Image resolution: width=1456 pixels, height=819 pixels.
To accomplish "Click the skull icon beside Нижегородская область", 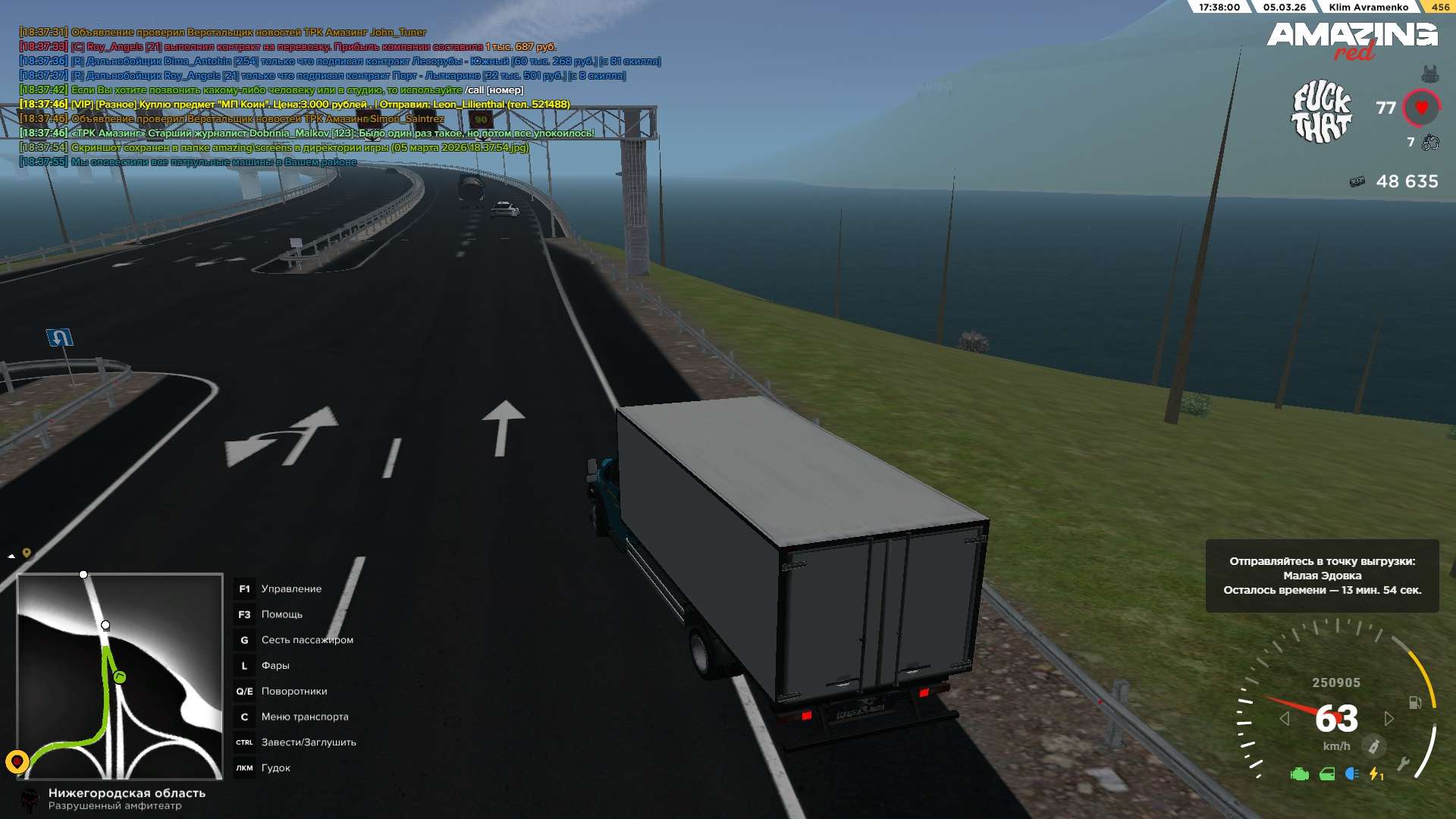I will [x=30, y=799].
